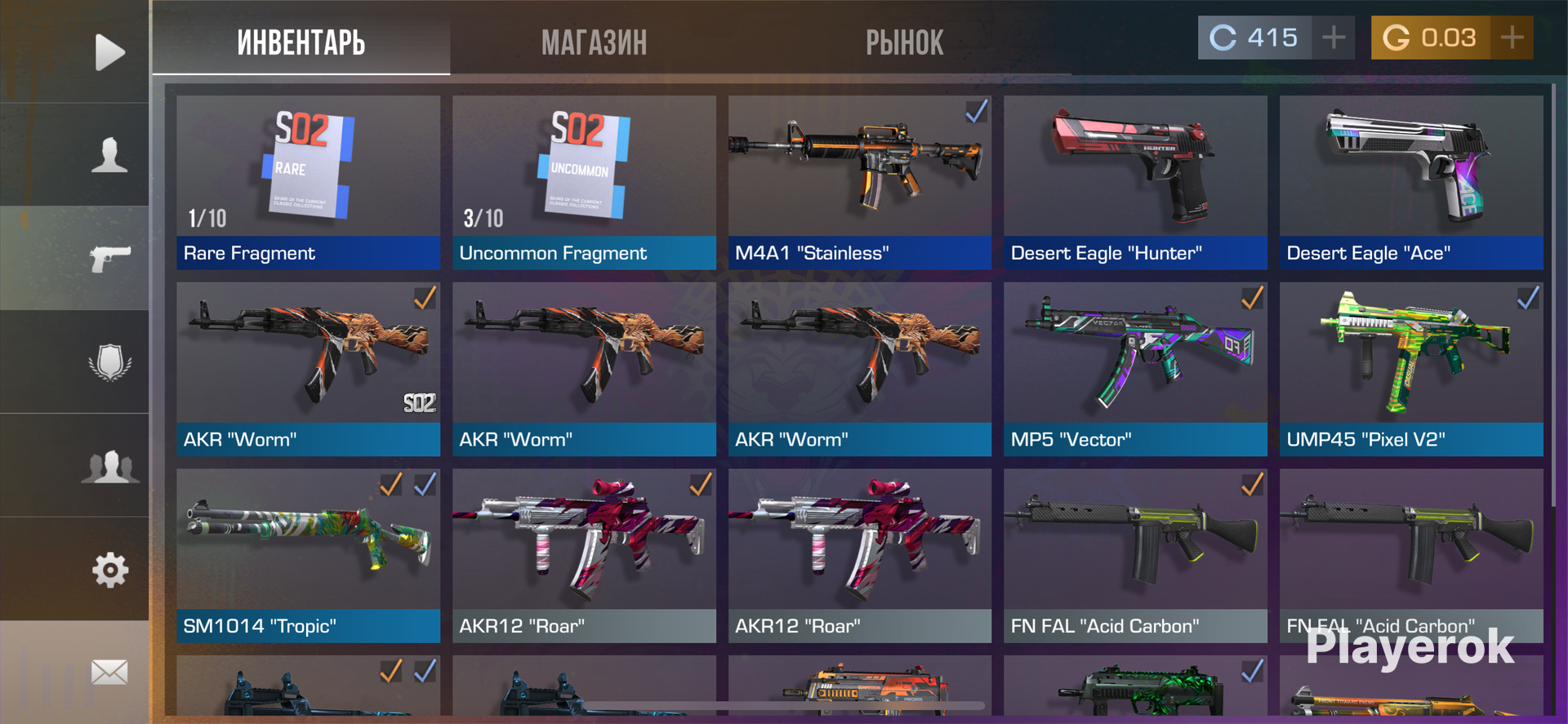Pick the Desert Eagle "Hunter" skin
This screenshot has height=724, width=1568.
(x=1135, y=182)
